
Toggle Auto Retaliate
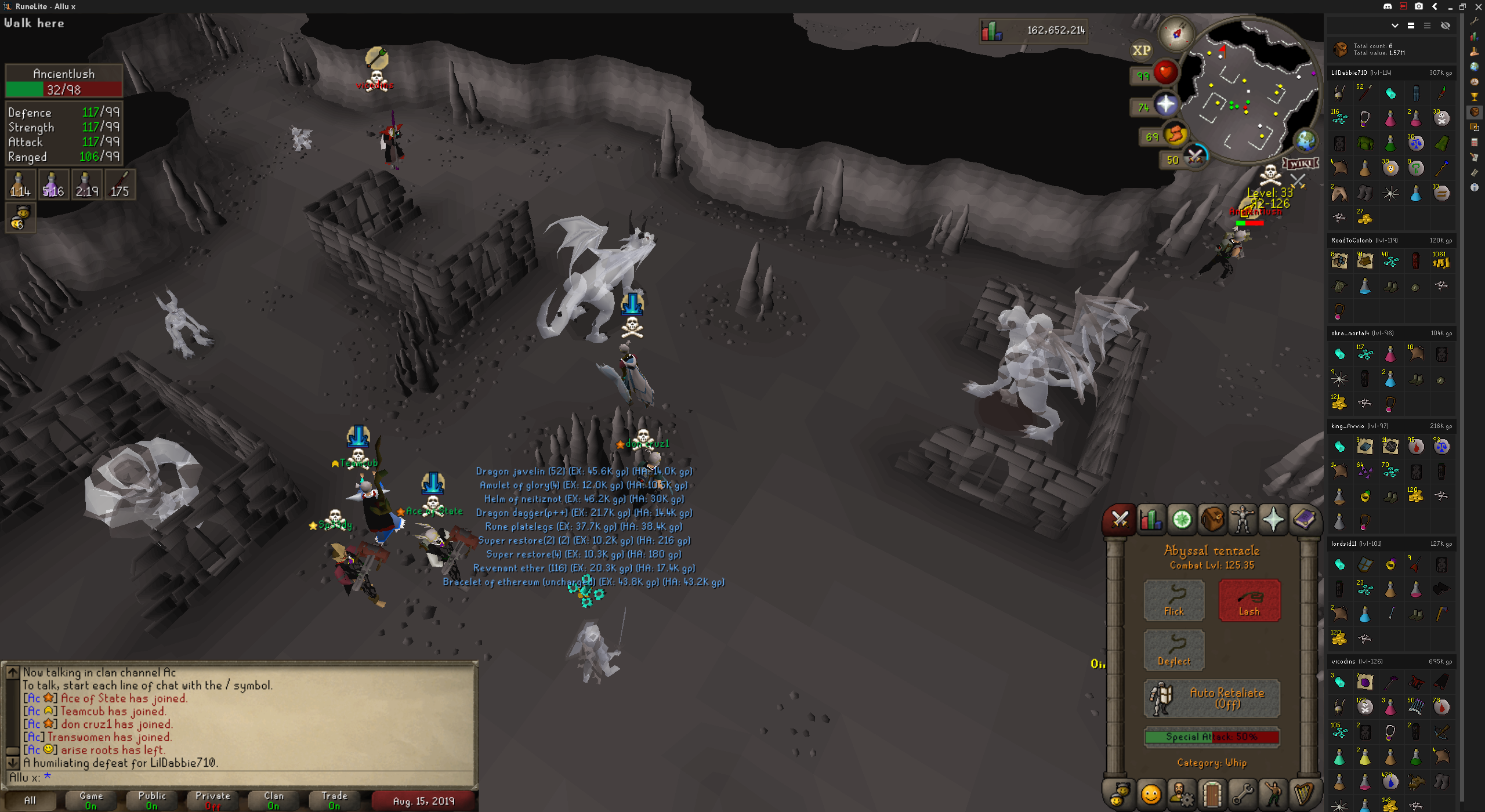click(1211, 698)
